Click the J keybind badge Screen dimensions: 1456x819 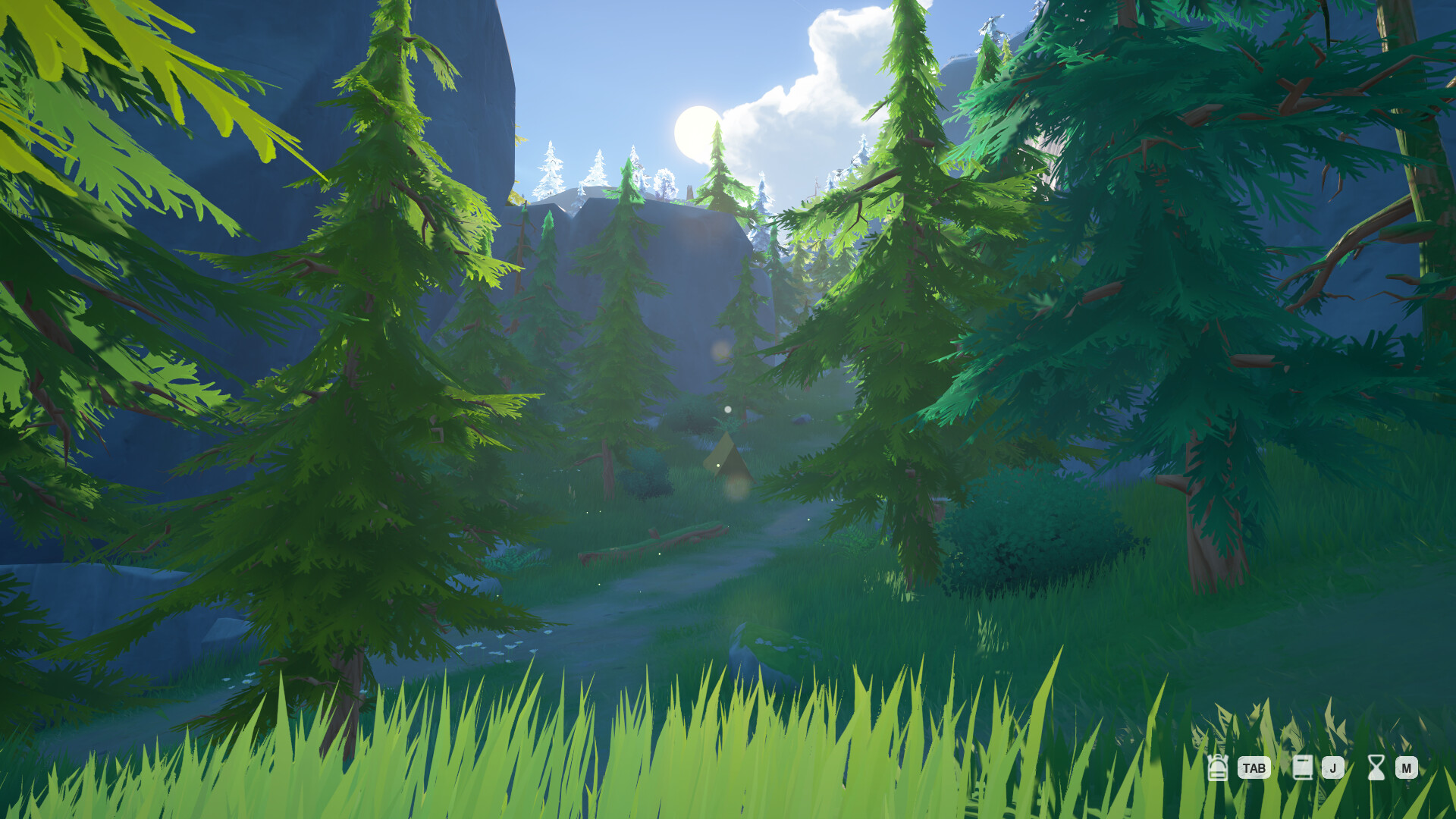[x=1333, y=768]
